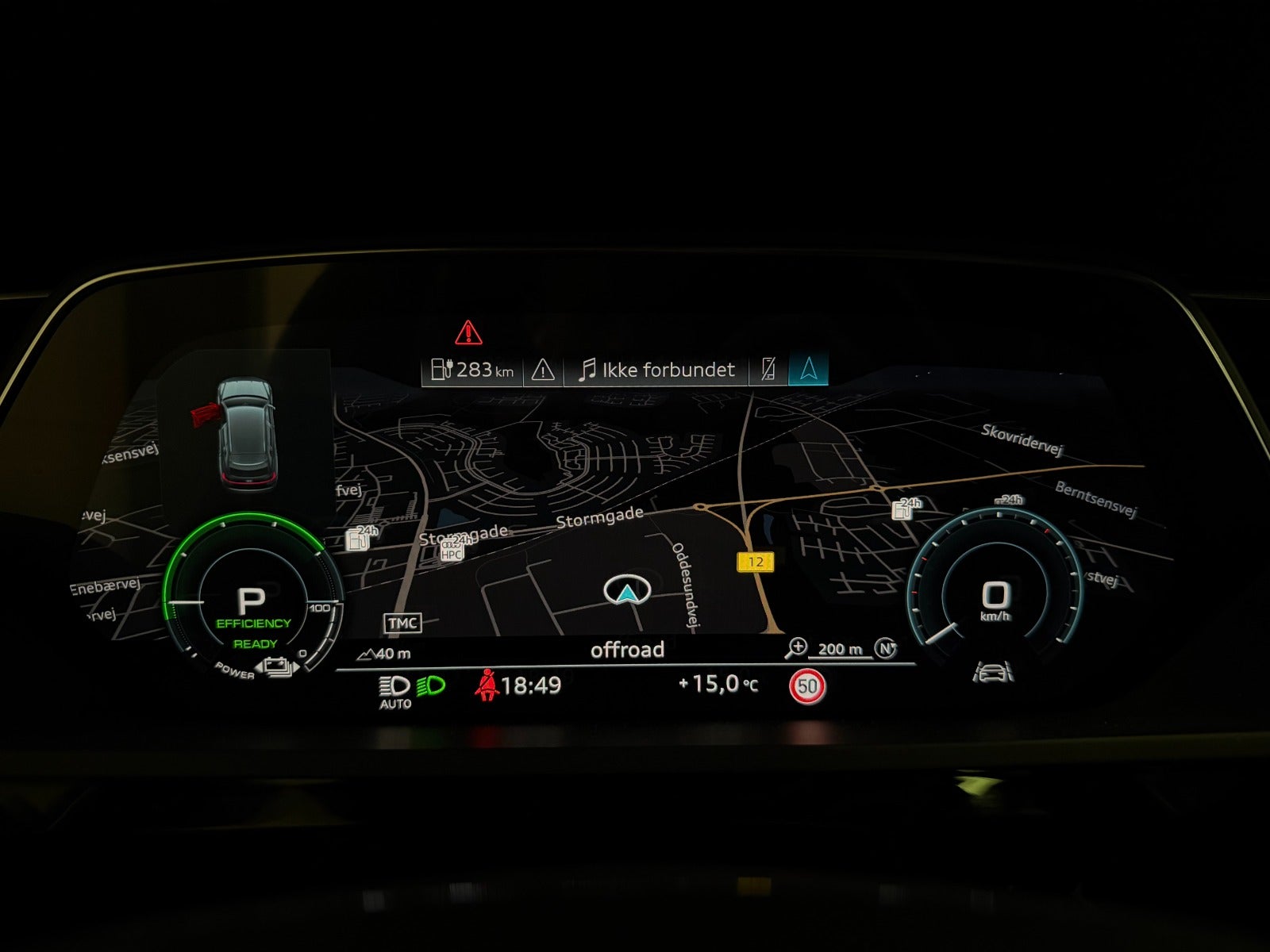Open the car door status diagram
The height and width of the screenshot is (952, 1270).
pyautogui.click(x=244, y=432)
